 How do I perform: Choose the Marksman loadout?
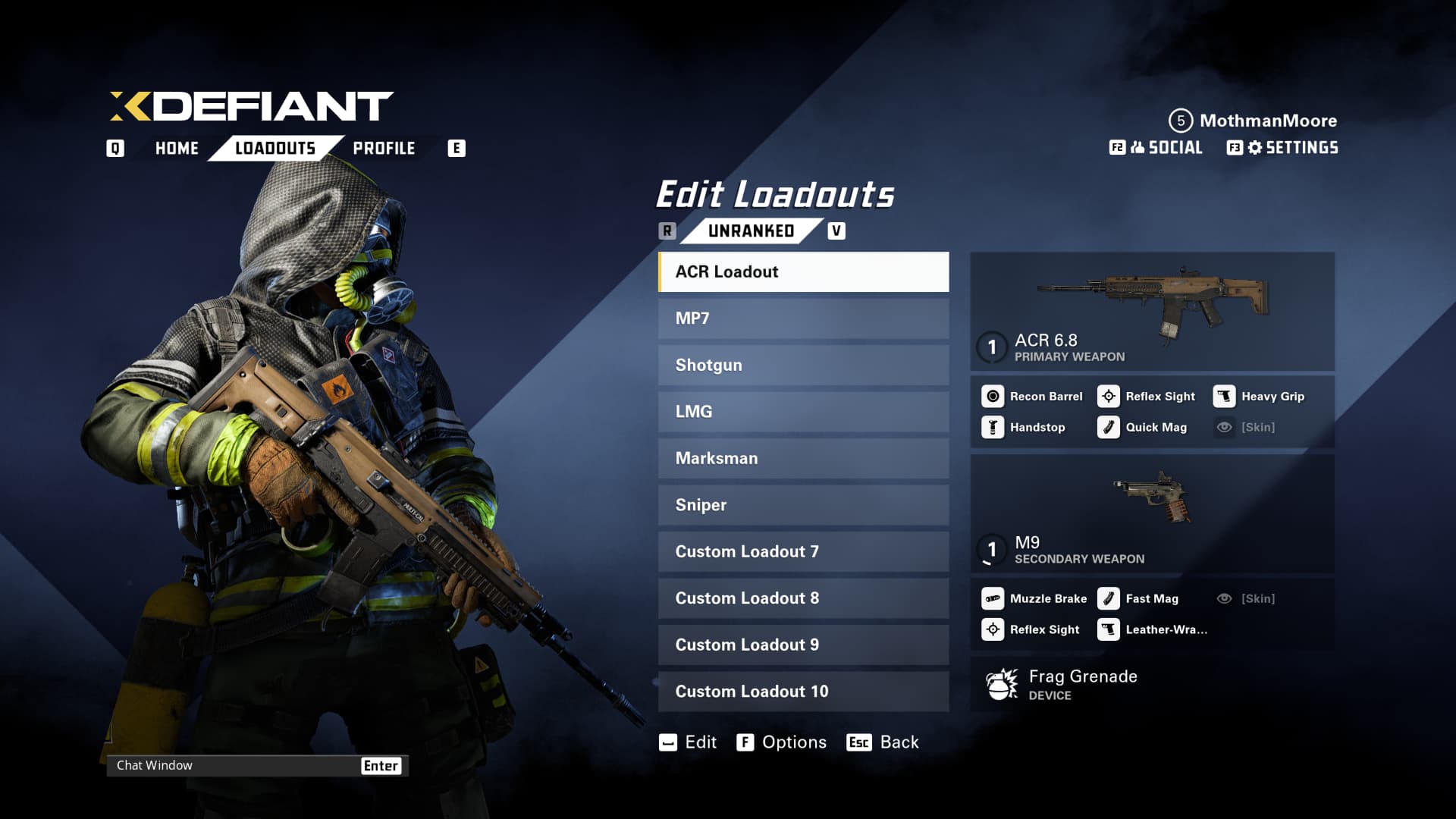(803, 458)
